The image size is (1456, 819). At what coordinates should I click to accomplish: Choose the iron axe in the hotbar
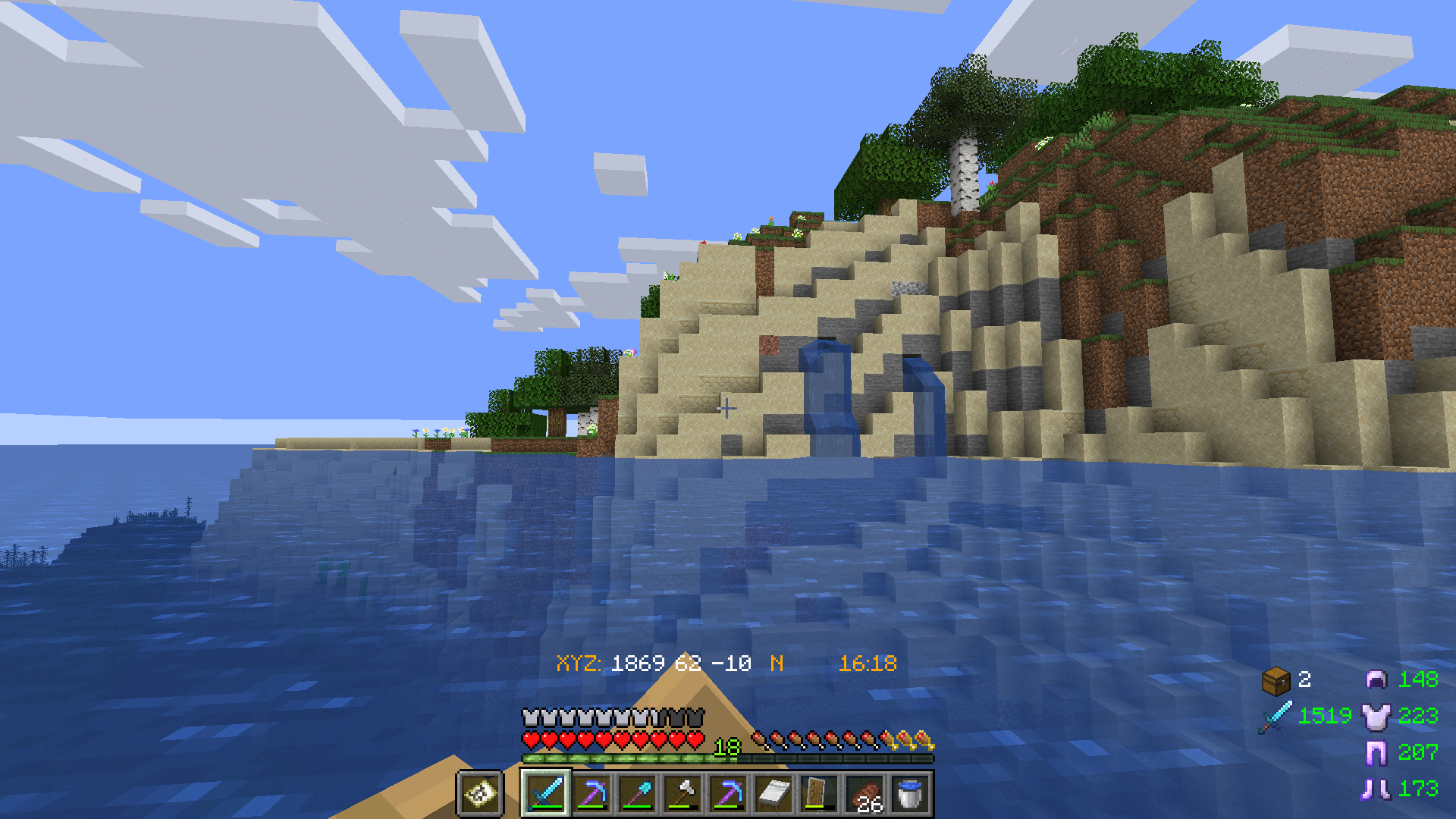682,793
